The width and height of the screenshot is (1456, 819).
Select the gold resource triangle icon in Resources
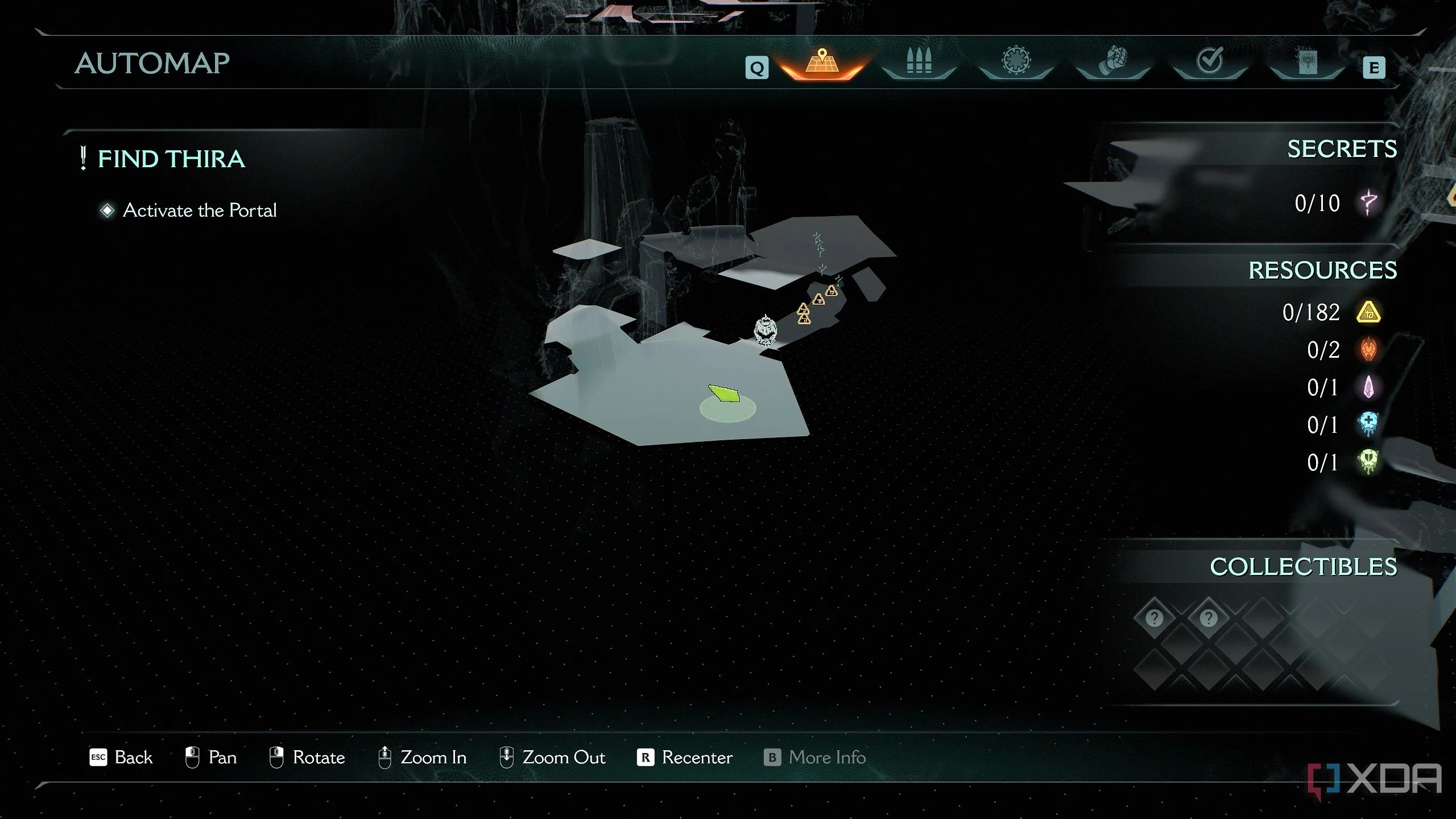1368,312
